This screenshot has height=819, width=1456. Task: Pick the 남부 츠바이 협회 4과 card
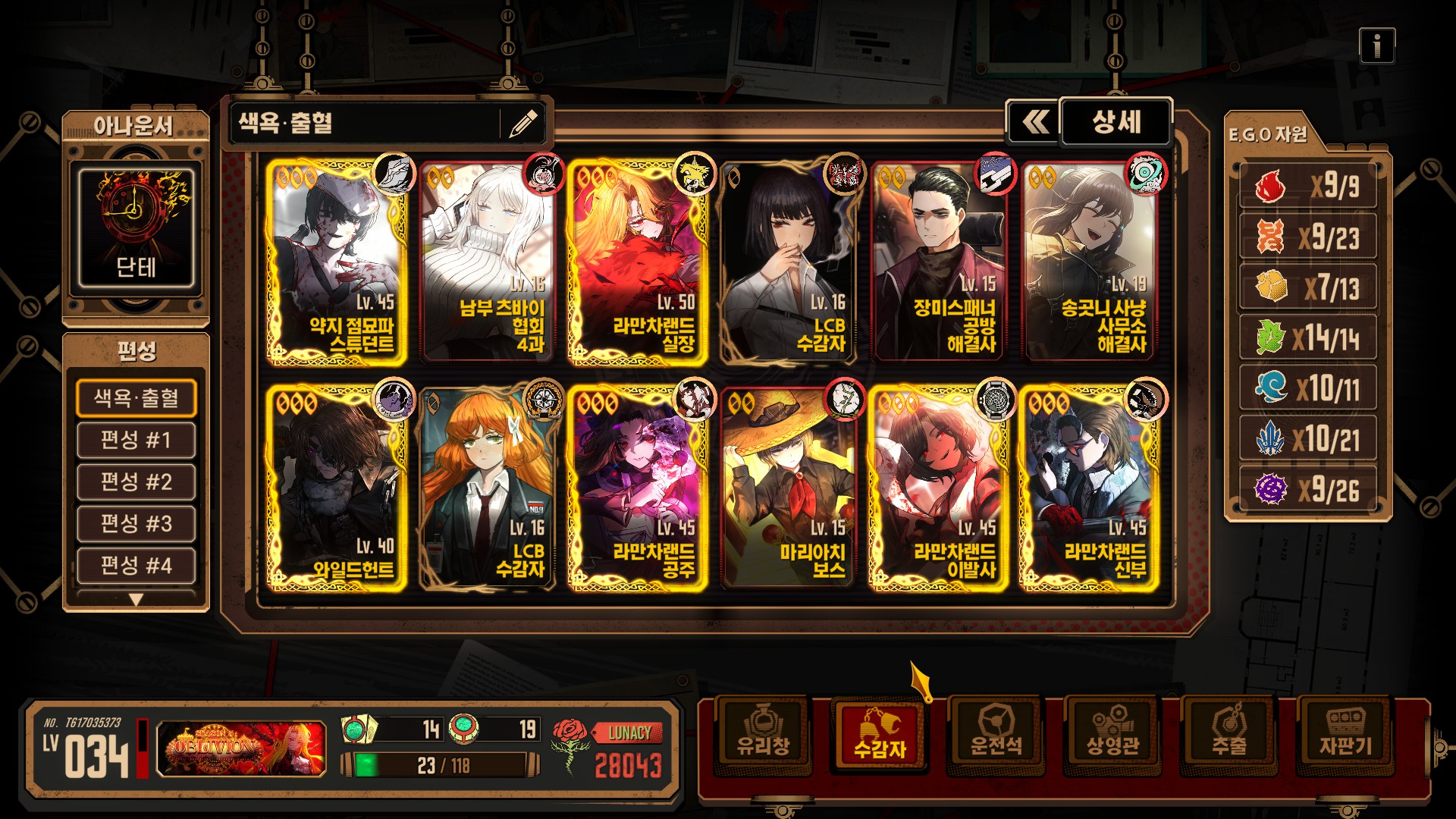(487, 262)
